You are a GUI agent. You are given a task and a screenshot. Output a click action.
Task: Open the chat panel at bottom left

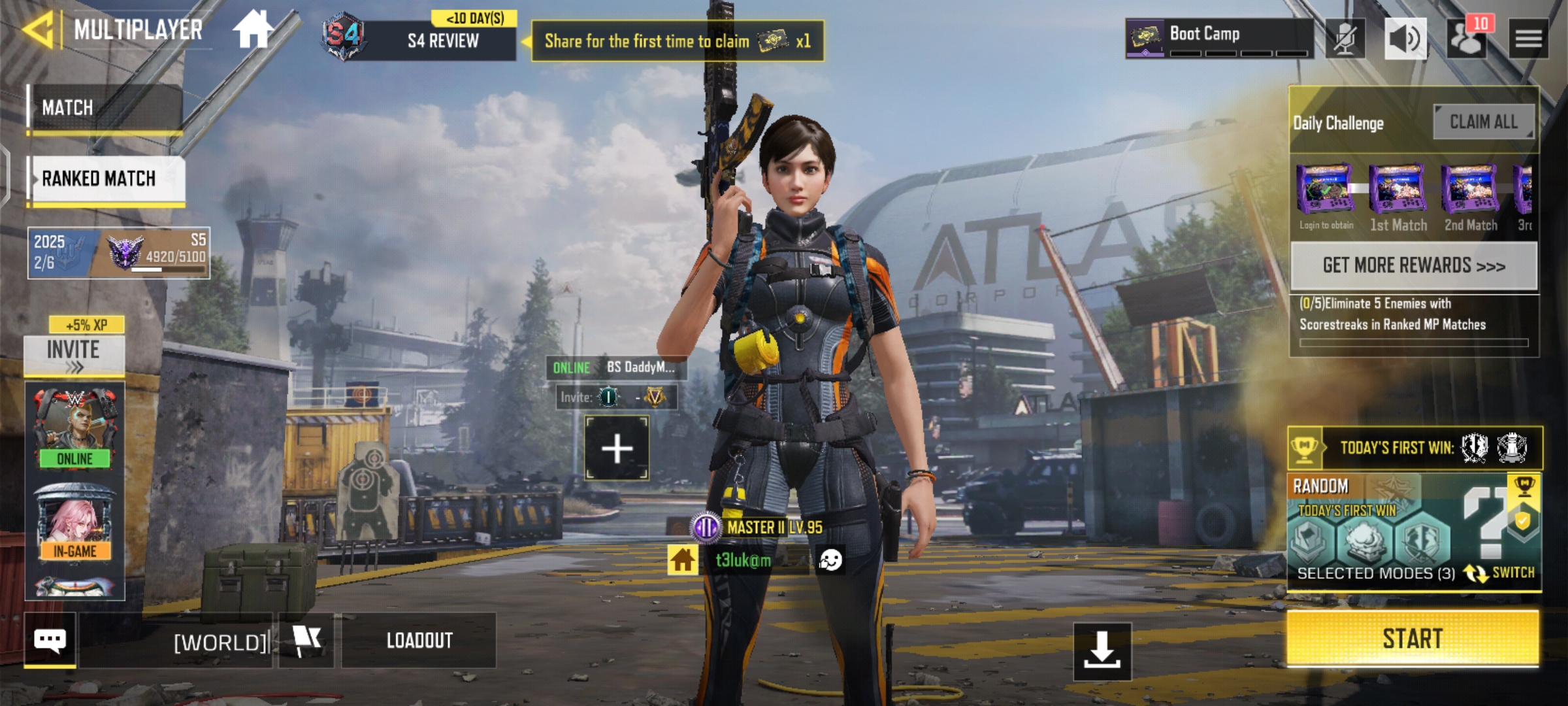click(52, 641)
